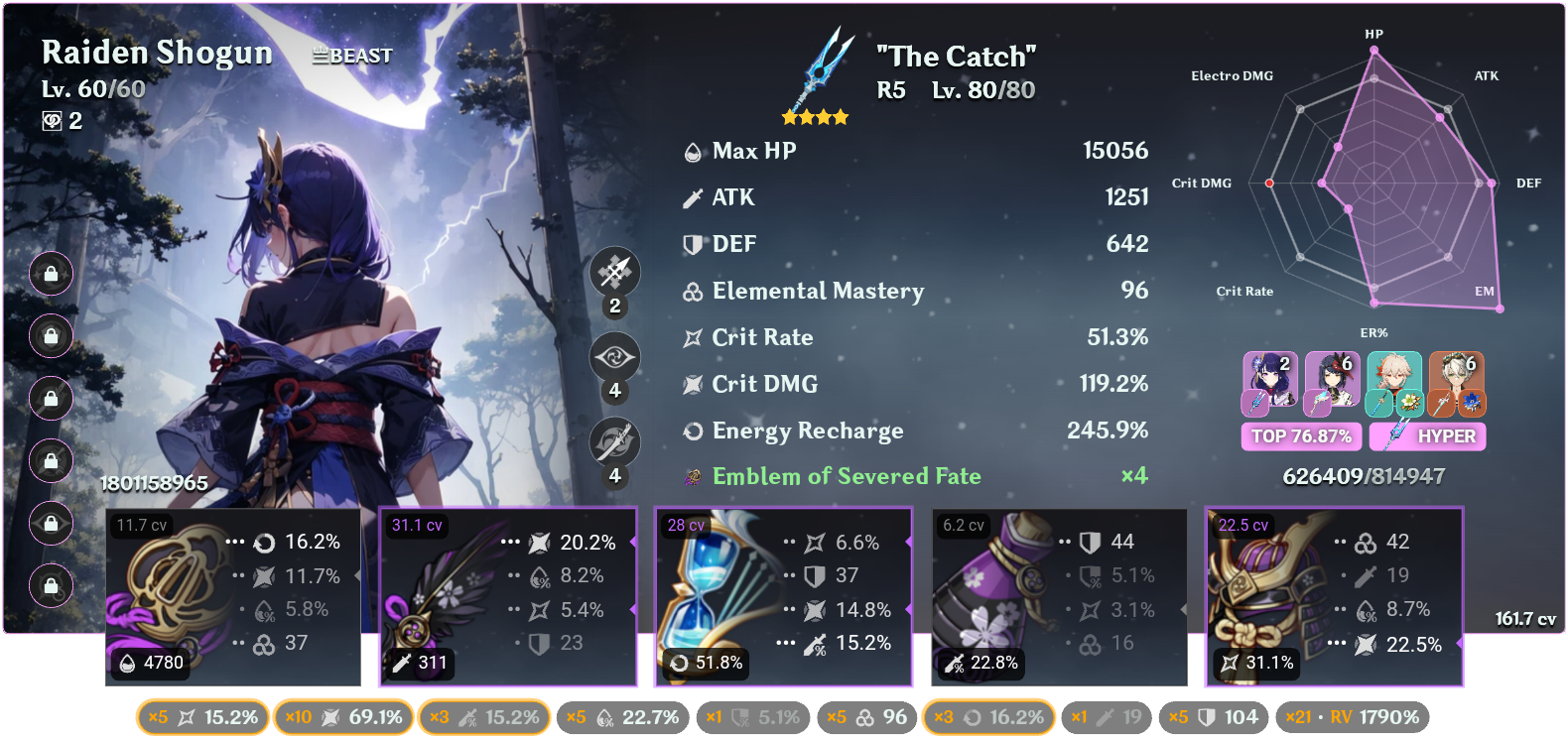Toggle the third lock icon from the top
The width and height of the screenshot is (1568, 741).
coord(50,399)
